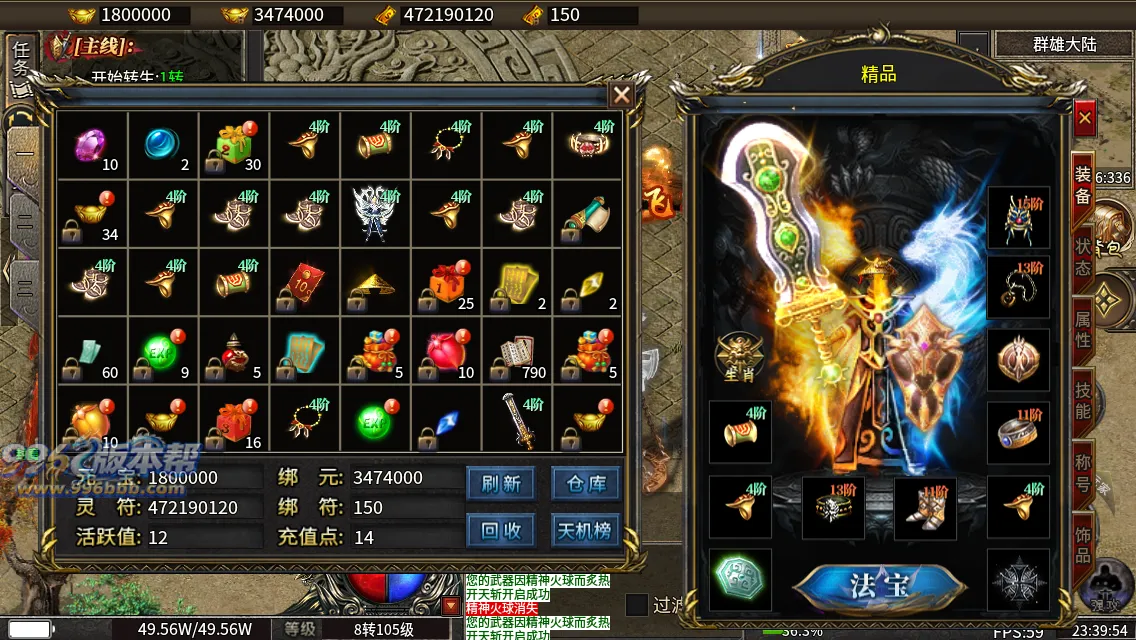Click the 刷新 refresh button
Image resolution: width=1136 pixels, height=640 pixels.
501,484
